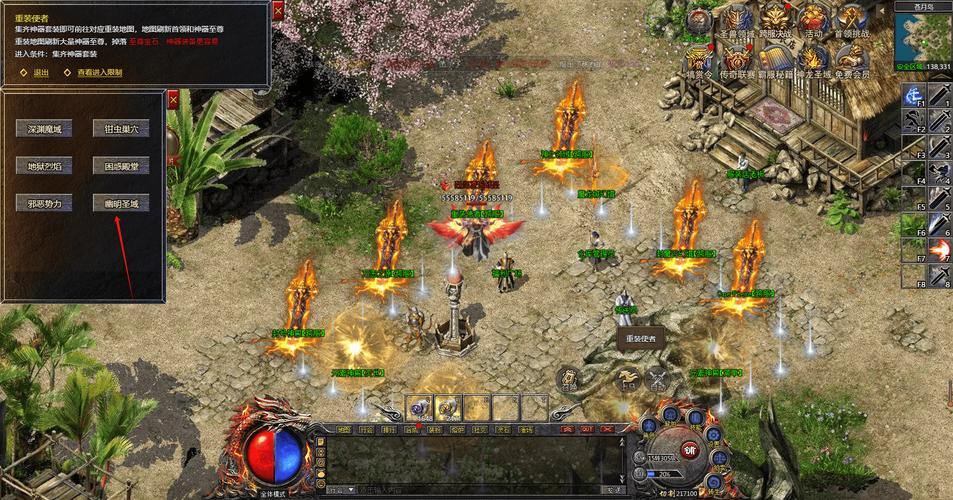Enter the 深渊魔域 map
953x500 pixels.
(x=44, y=129)
